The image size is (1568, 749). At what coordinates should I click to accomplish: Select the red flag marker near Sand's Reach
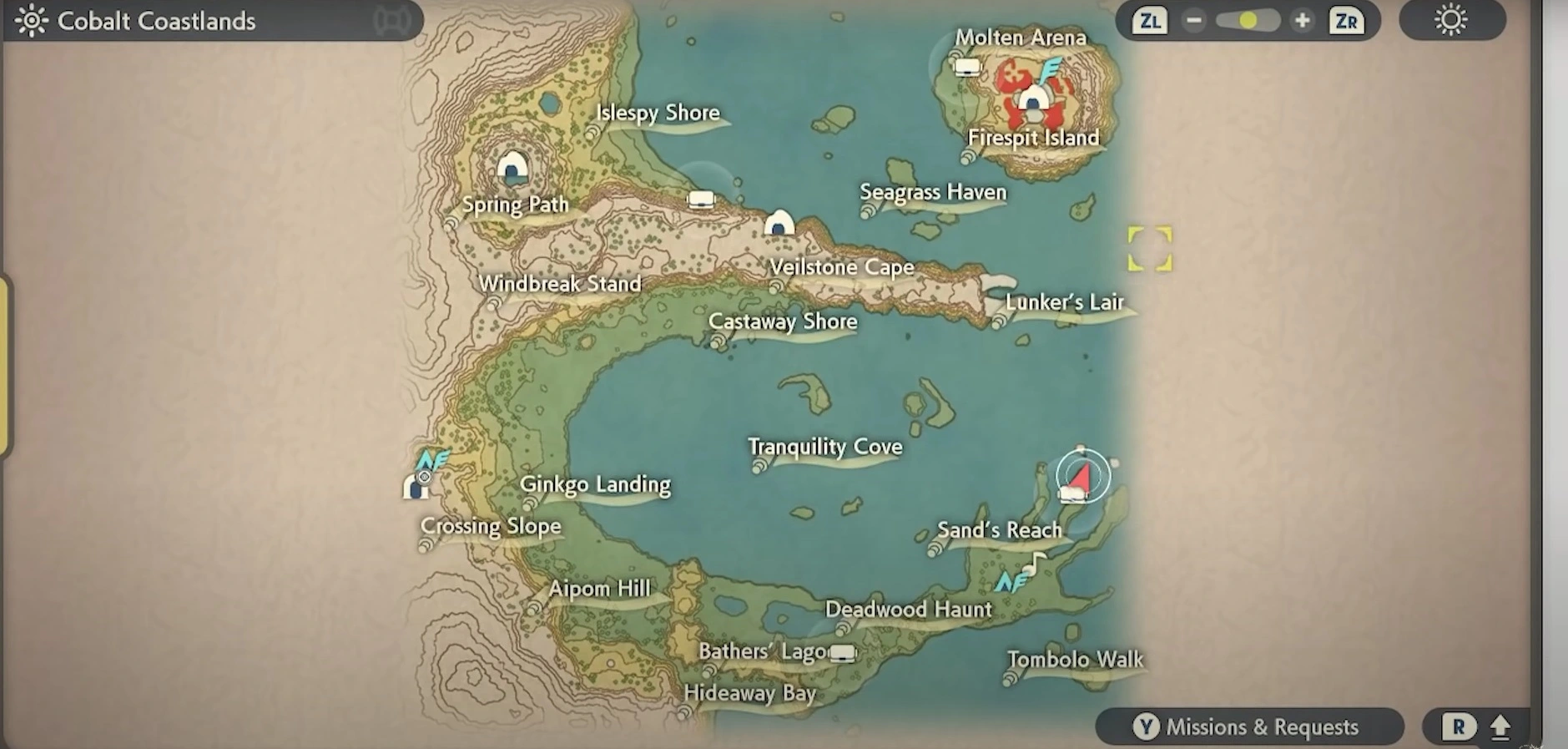coord(1079,476)
